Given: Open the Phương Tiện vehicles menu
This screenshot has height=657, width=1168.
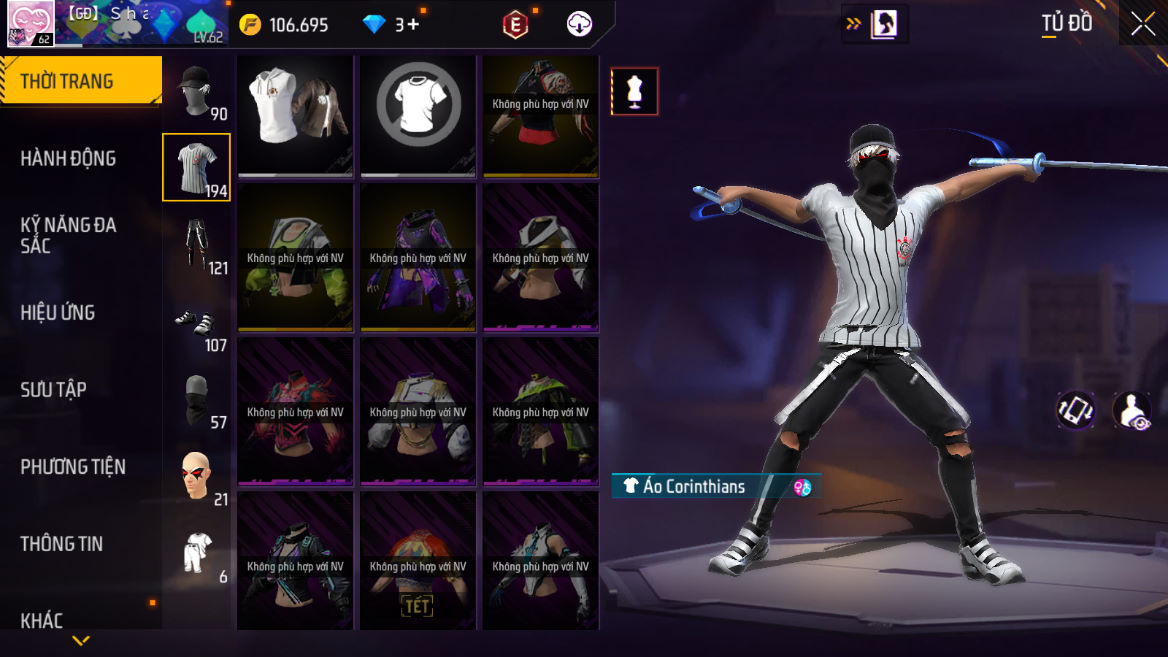Looking at the screenshot, I should (73, 466).
